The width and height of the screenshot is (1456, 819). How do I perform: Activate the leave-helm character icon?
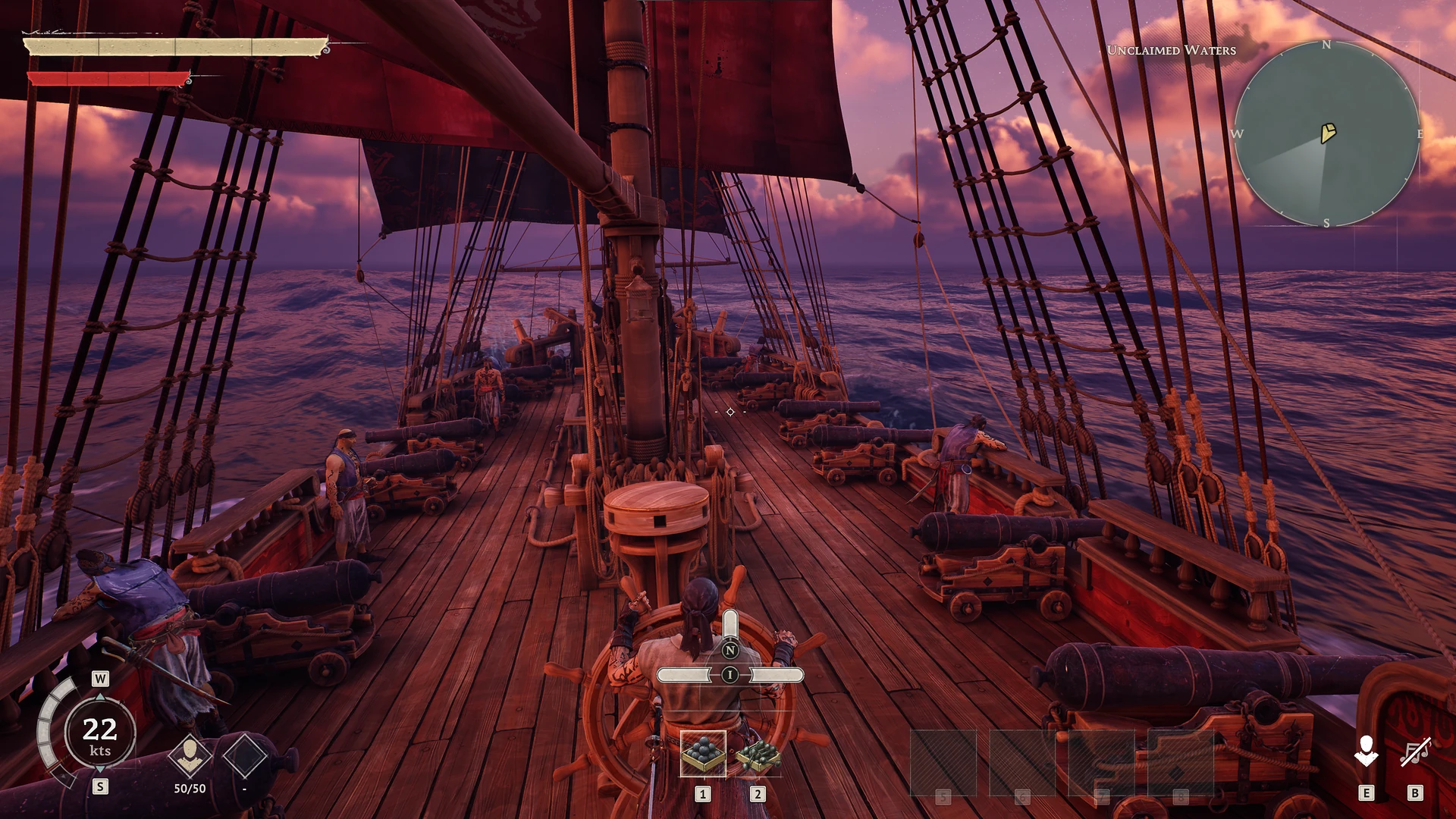(1366, 752)
